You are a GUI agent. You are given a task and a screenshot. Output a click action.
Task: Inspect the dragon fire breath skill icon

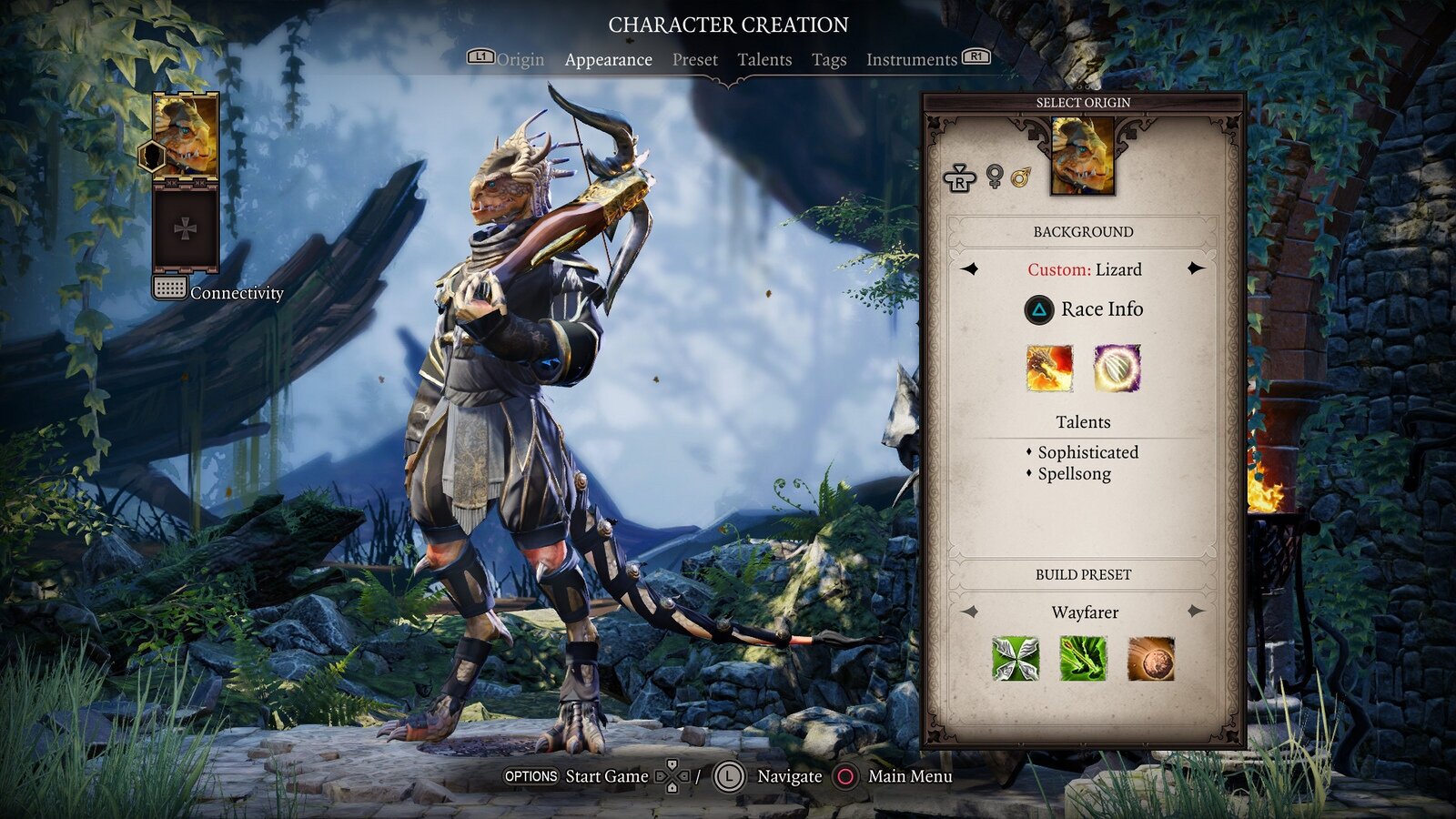[1049, 369]
